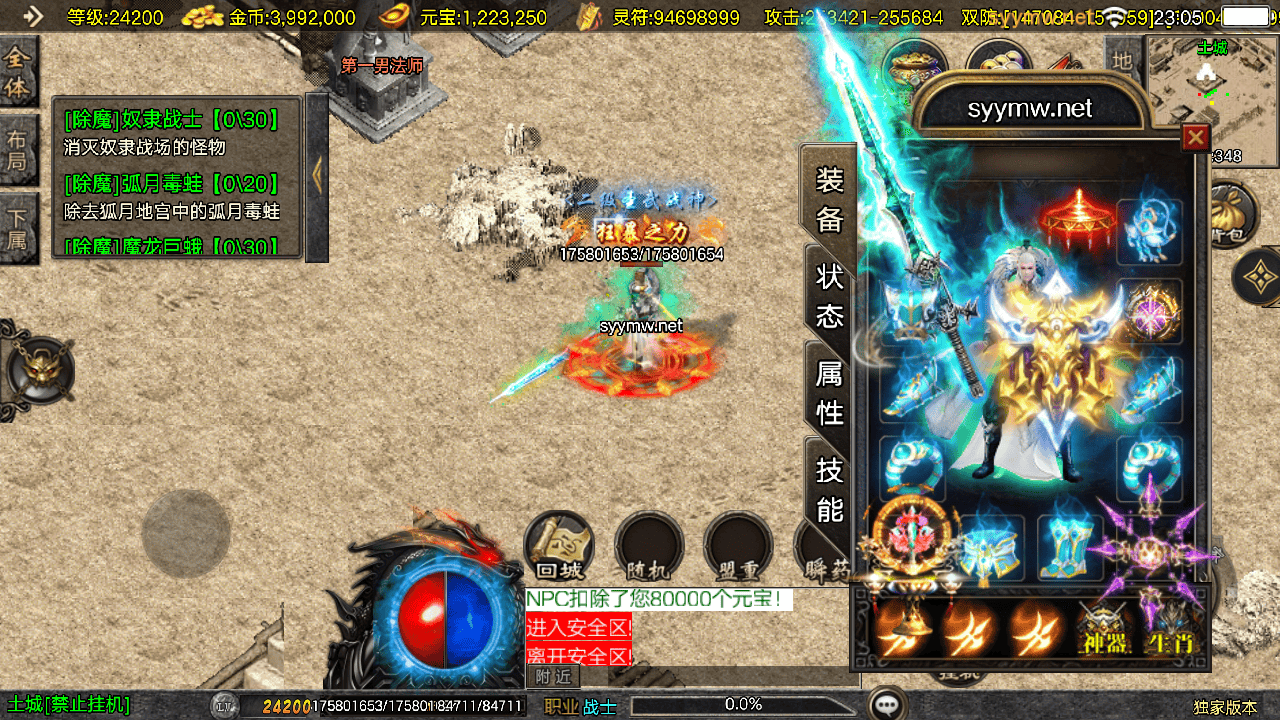Viewport: 1280px width, 720px height.
Task: Select the 奴隶战士 quest entry
Action: point(170,121)
